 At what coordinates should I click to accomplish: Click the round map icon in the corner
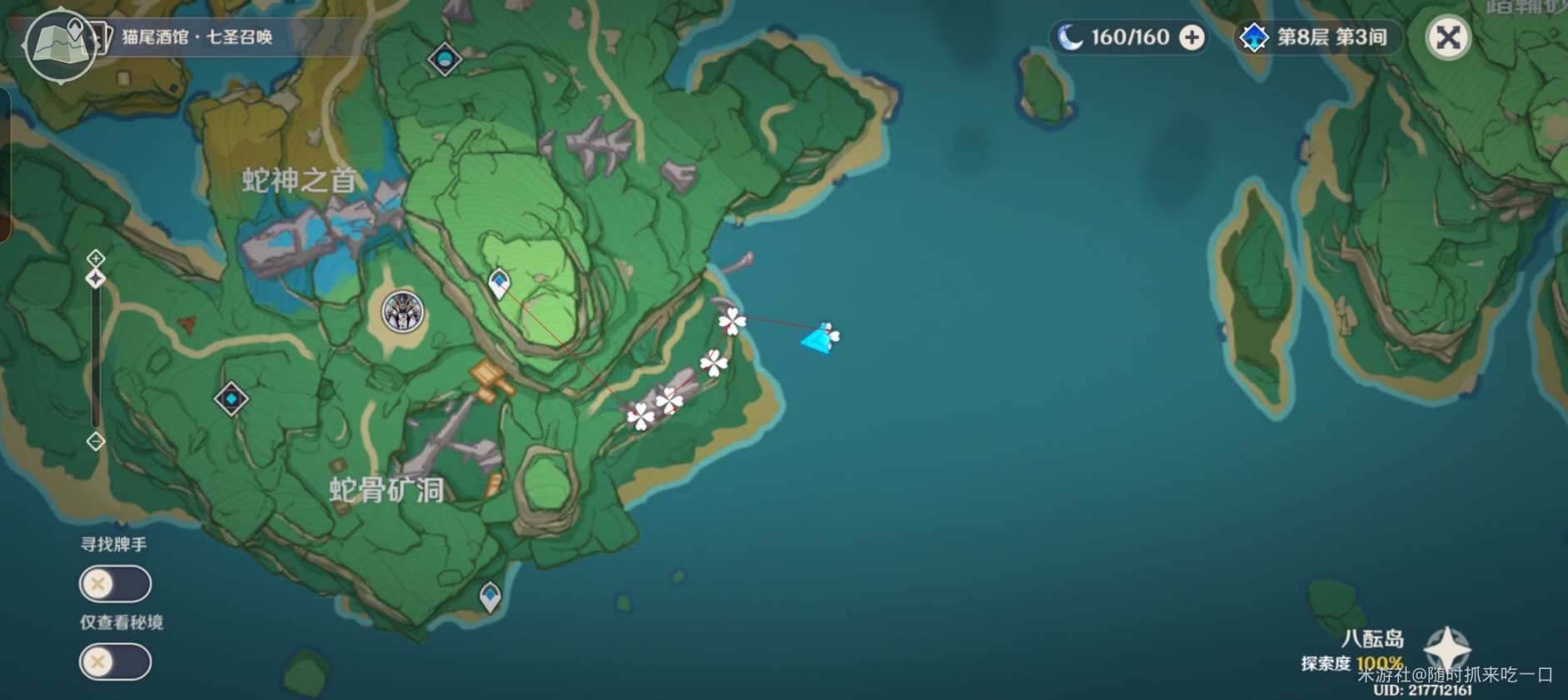point(59,45)
